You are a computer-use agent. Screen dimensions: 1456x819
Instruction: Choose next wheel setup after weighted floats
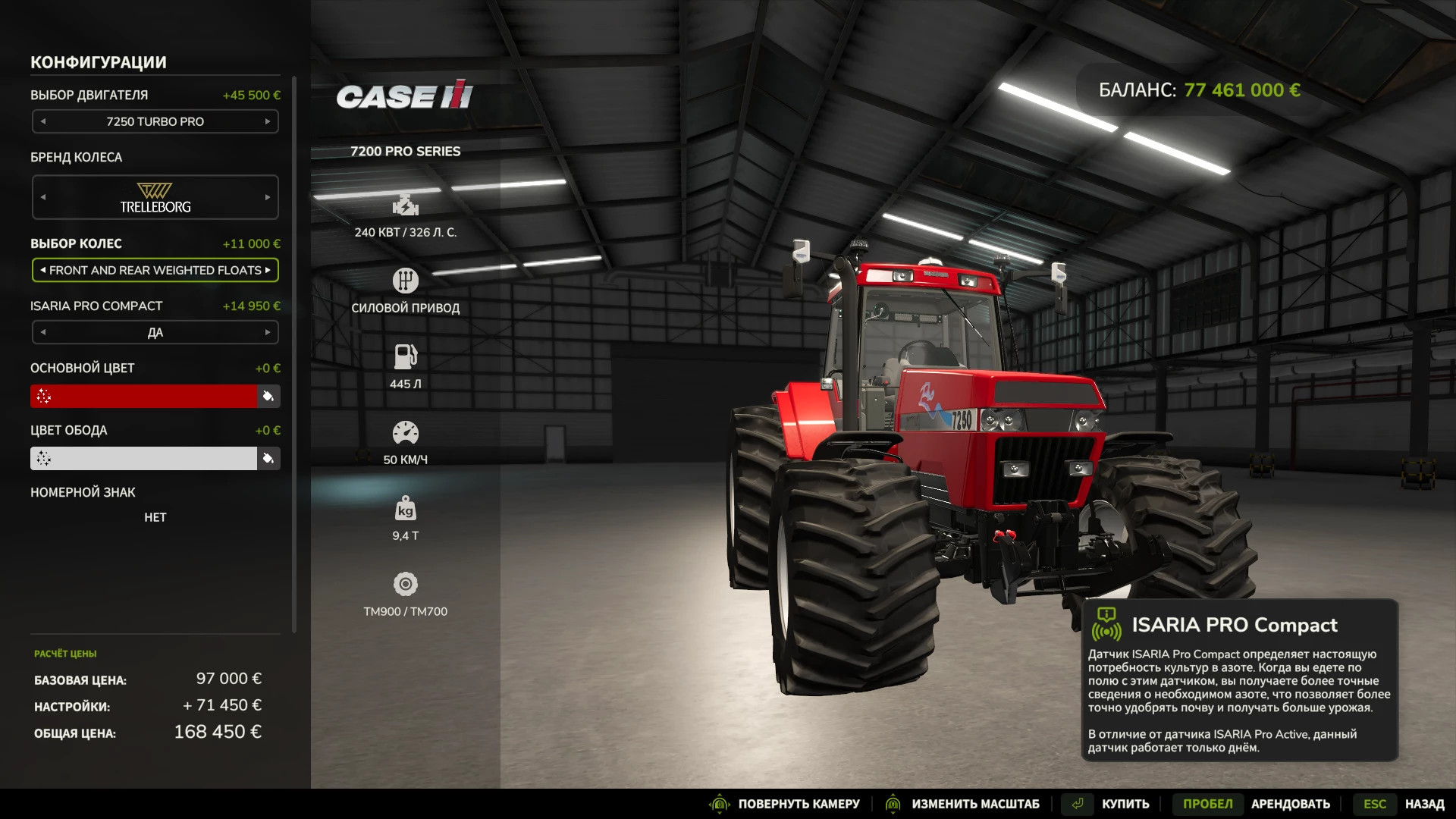[x=268, y=270]
